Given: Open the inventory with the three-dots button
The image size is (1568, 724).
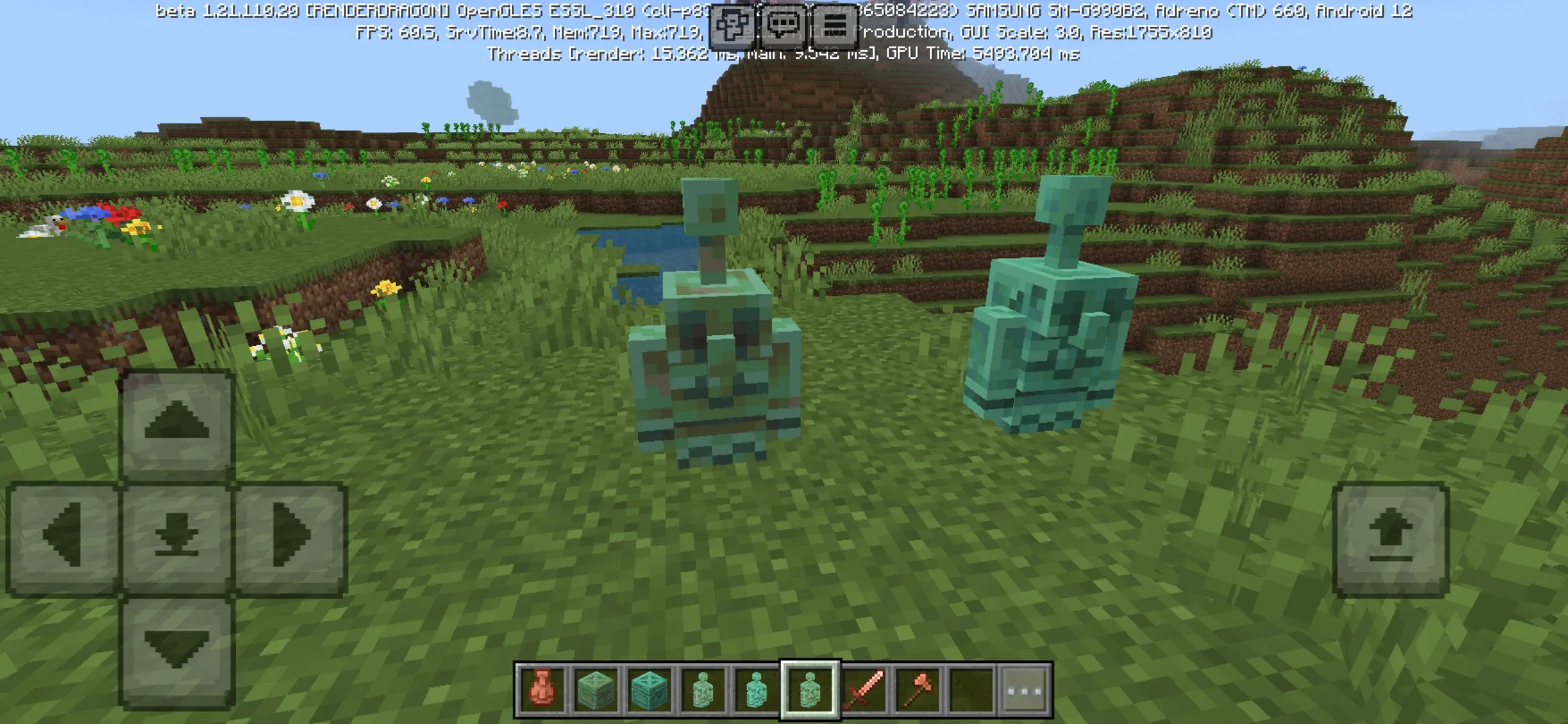Looking at the screenshot, I should coord(1025,690).
